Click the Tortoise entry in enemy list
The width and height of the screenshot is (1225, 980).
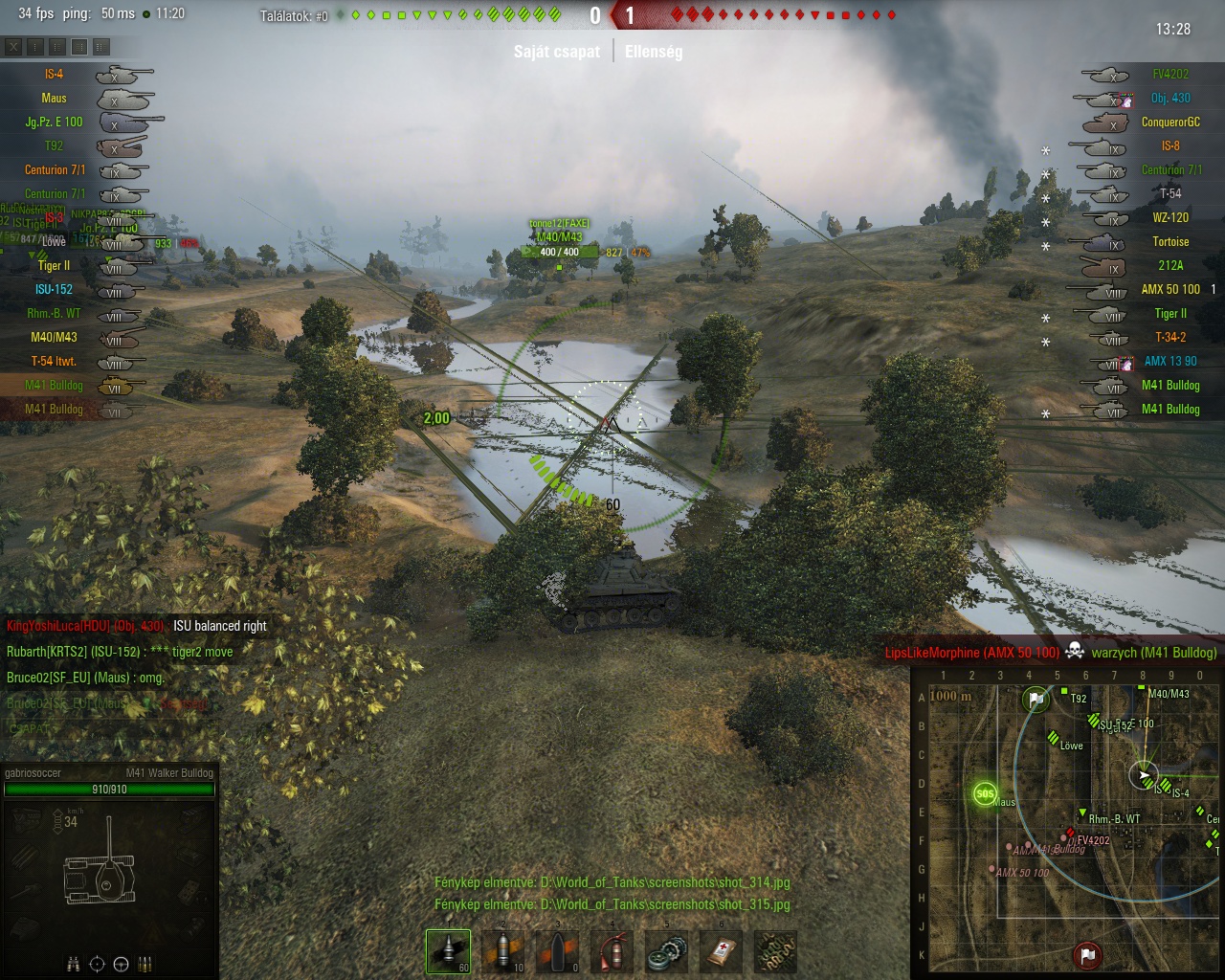[1170, 241]
